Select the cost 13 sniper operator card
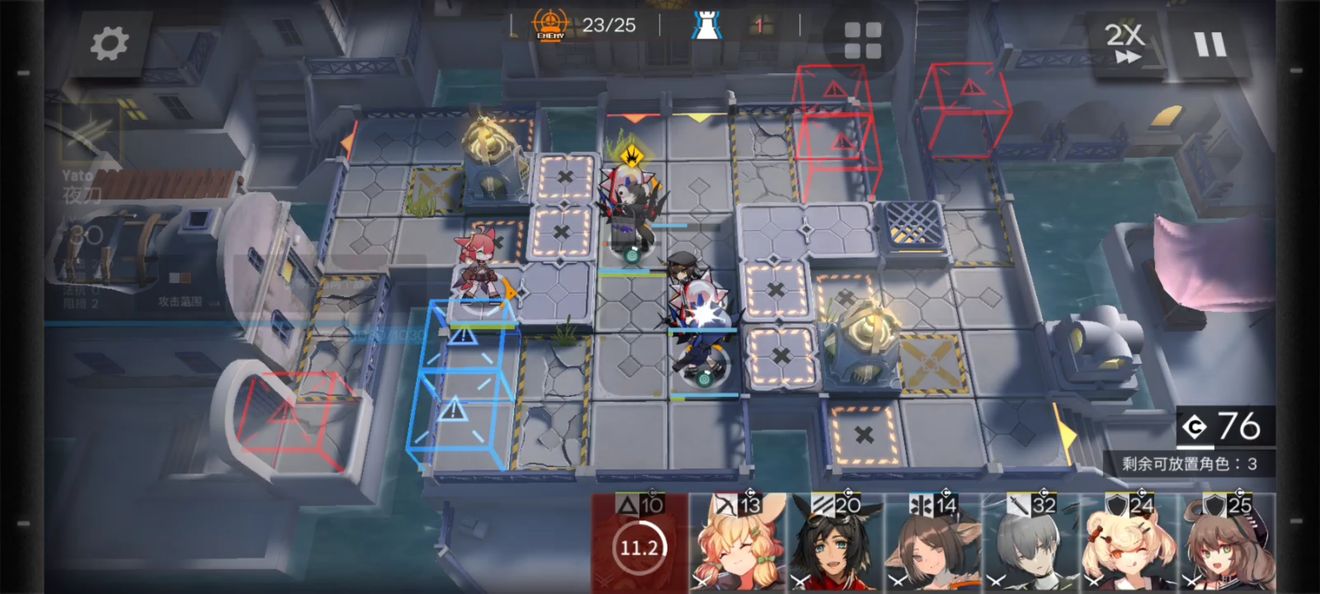 (737, 545)
